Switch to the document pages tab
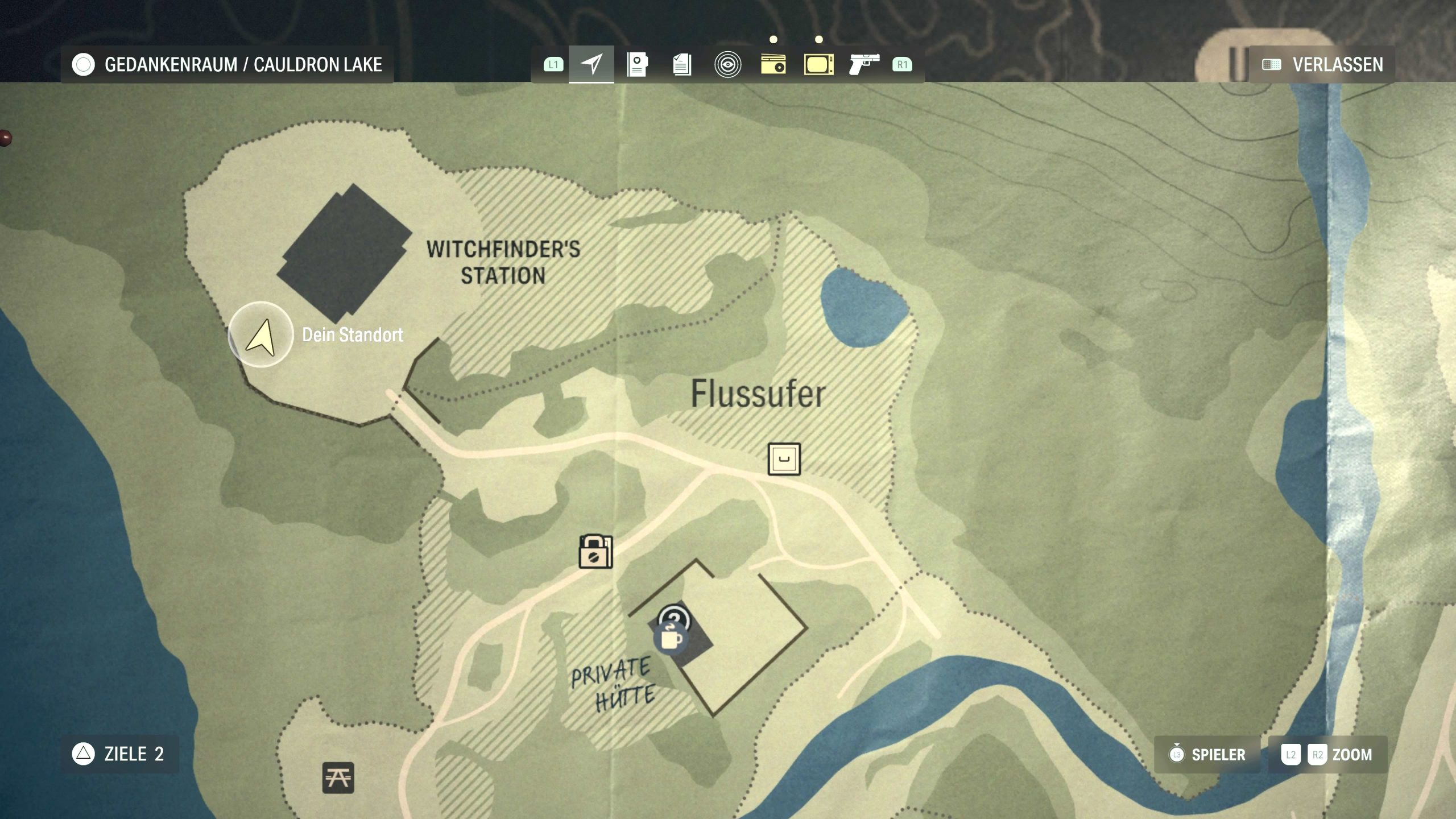 [682, 64]
